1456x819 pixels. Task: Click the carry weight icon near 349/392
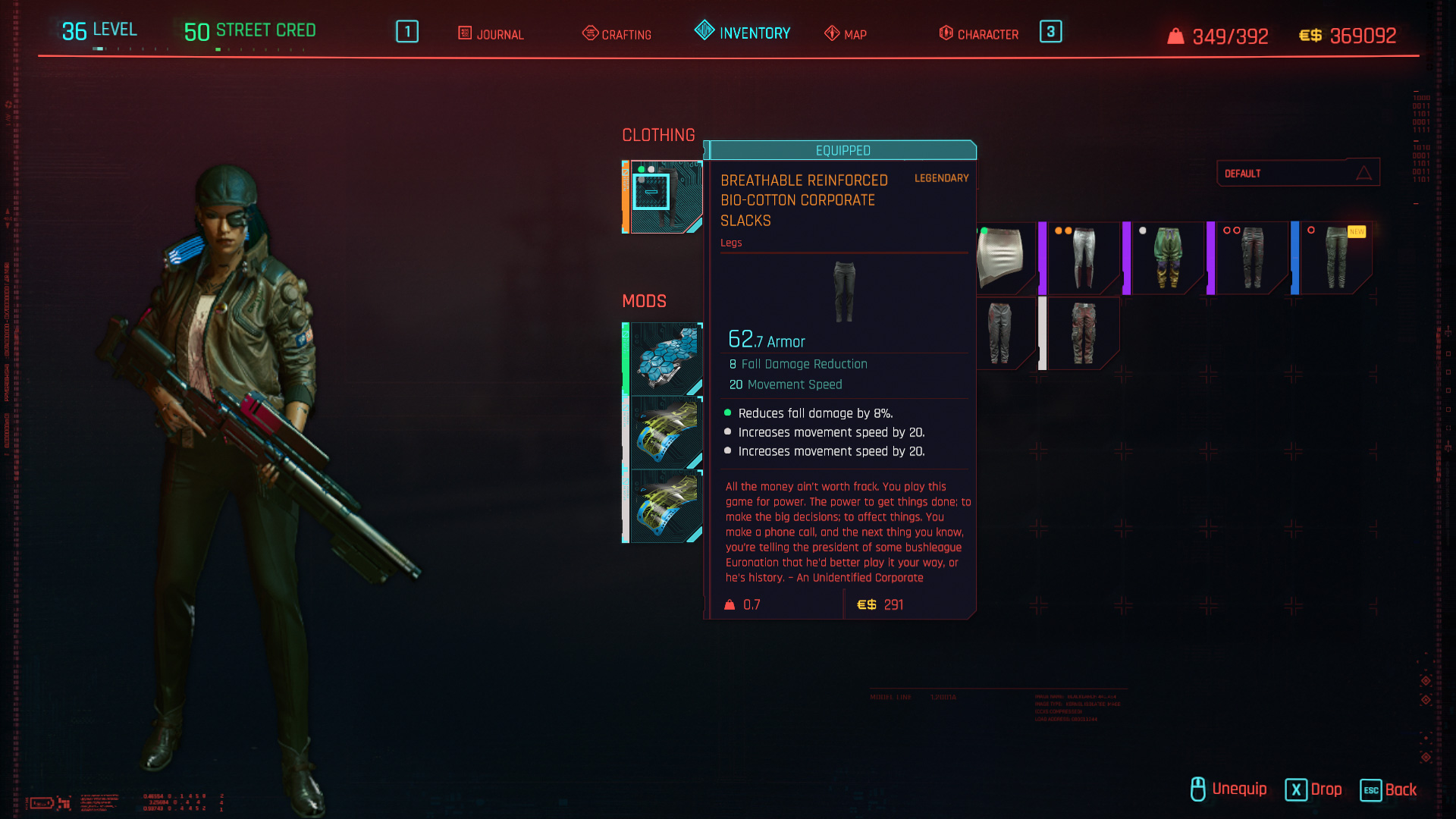click(1175, 35)
